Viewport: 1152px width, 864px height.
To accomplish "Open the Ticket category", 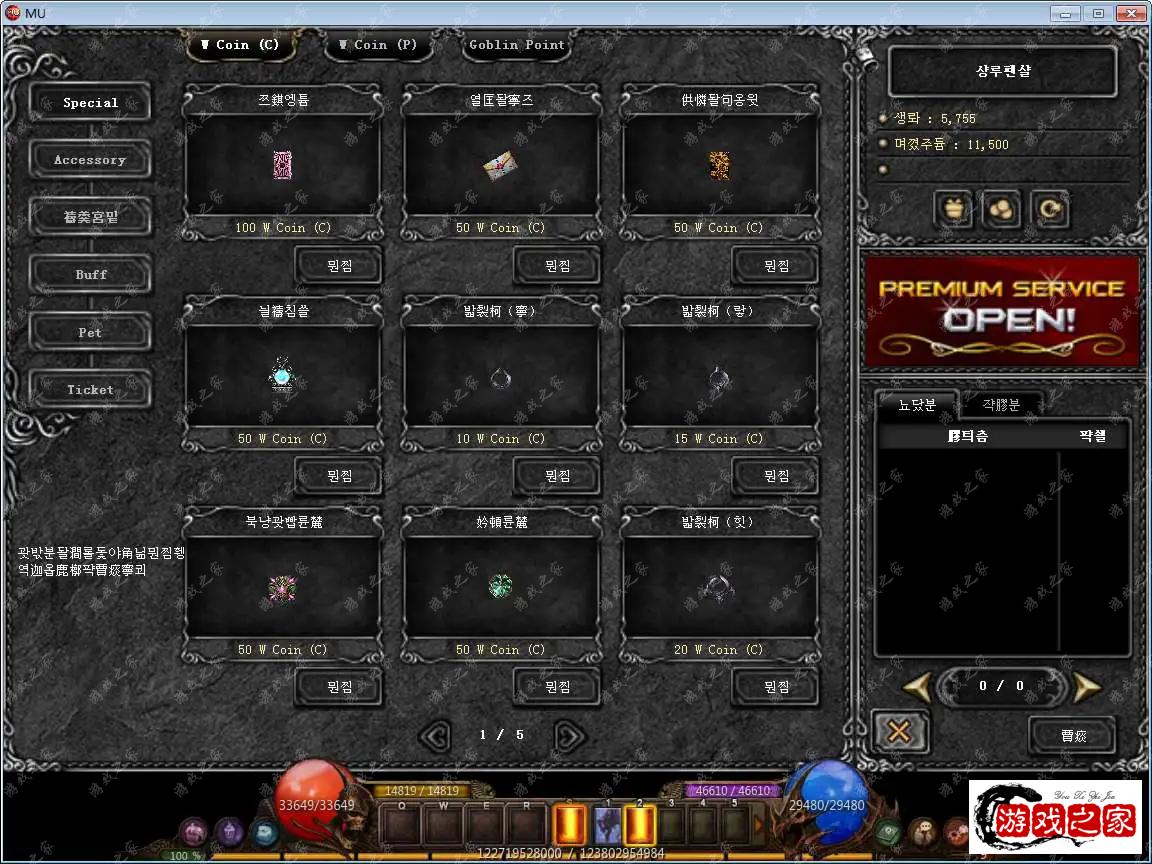I will click(x=90, y=390).
